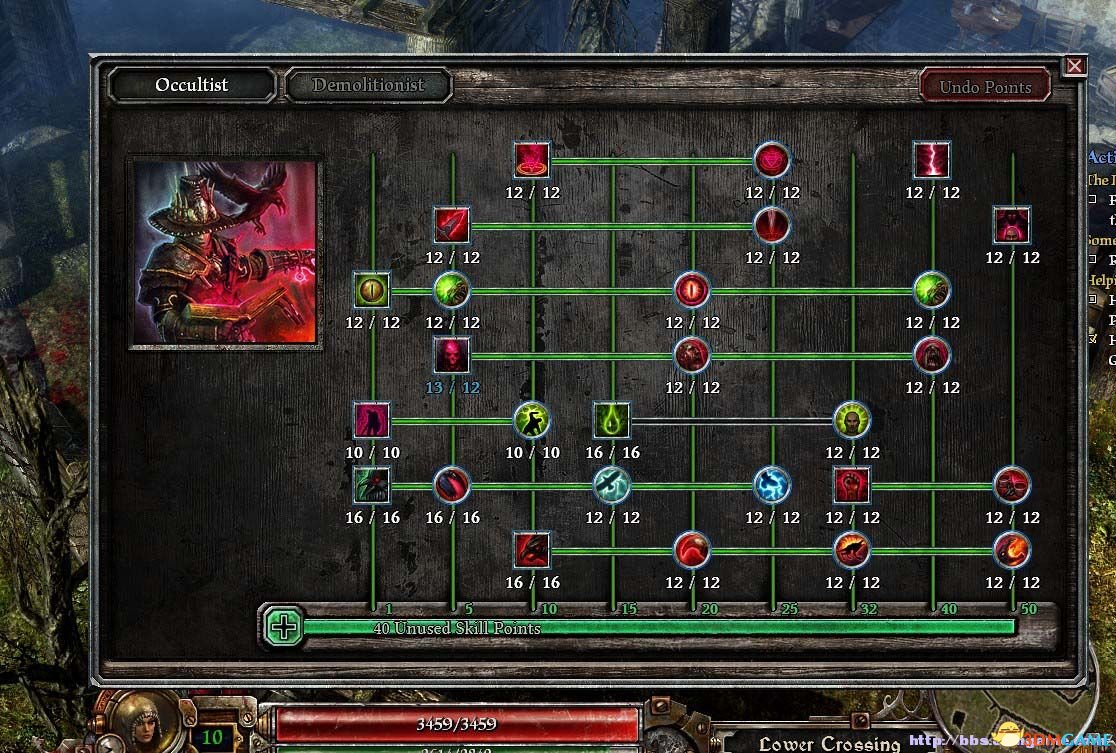Select the red summoning circle skill

531,160
